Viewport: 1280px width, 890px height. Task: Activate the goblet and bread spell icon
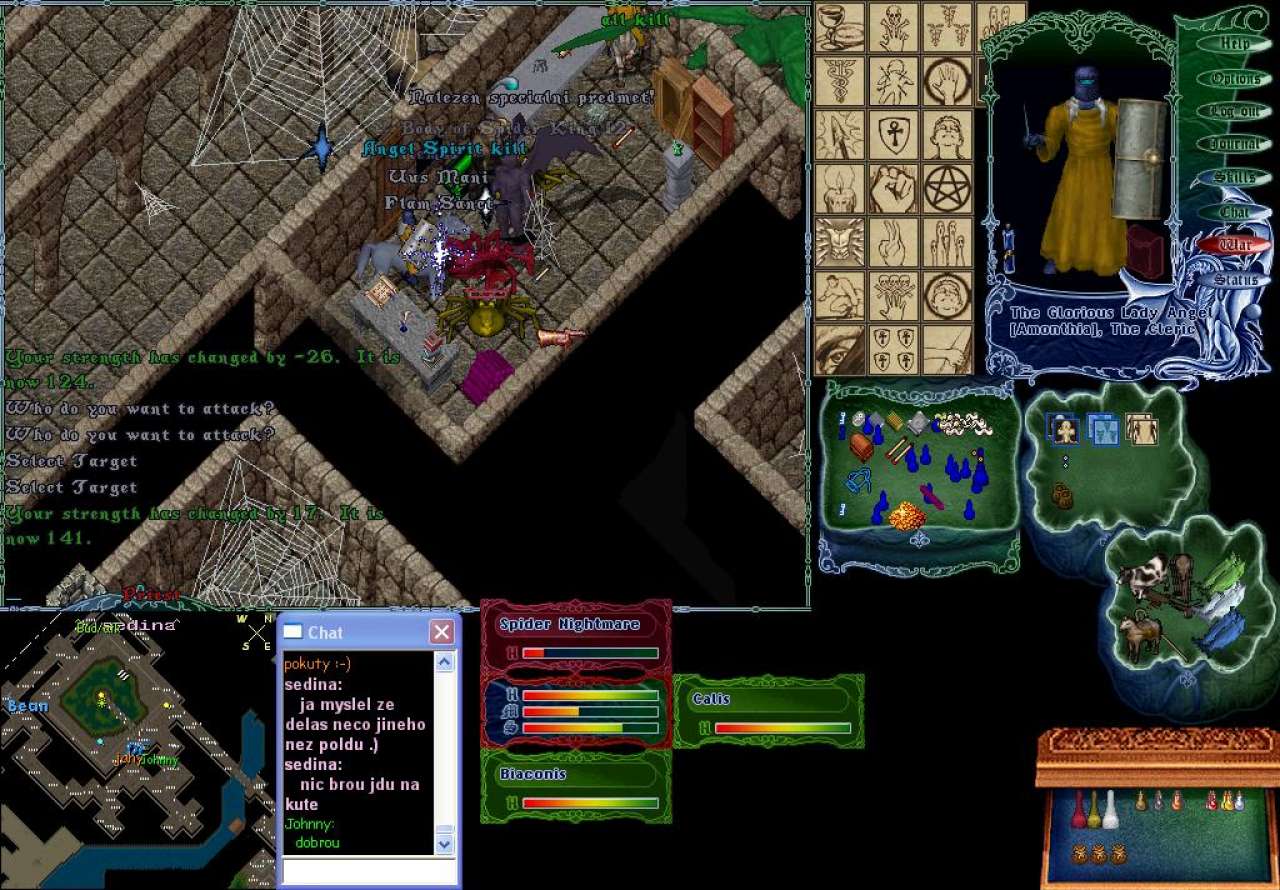point(839,28)
